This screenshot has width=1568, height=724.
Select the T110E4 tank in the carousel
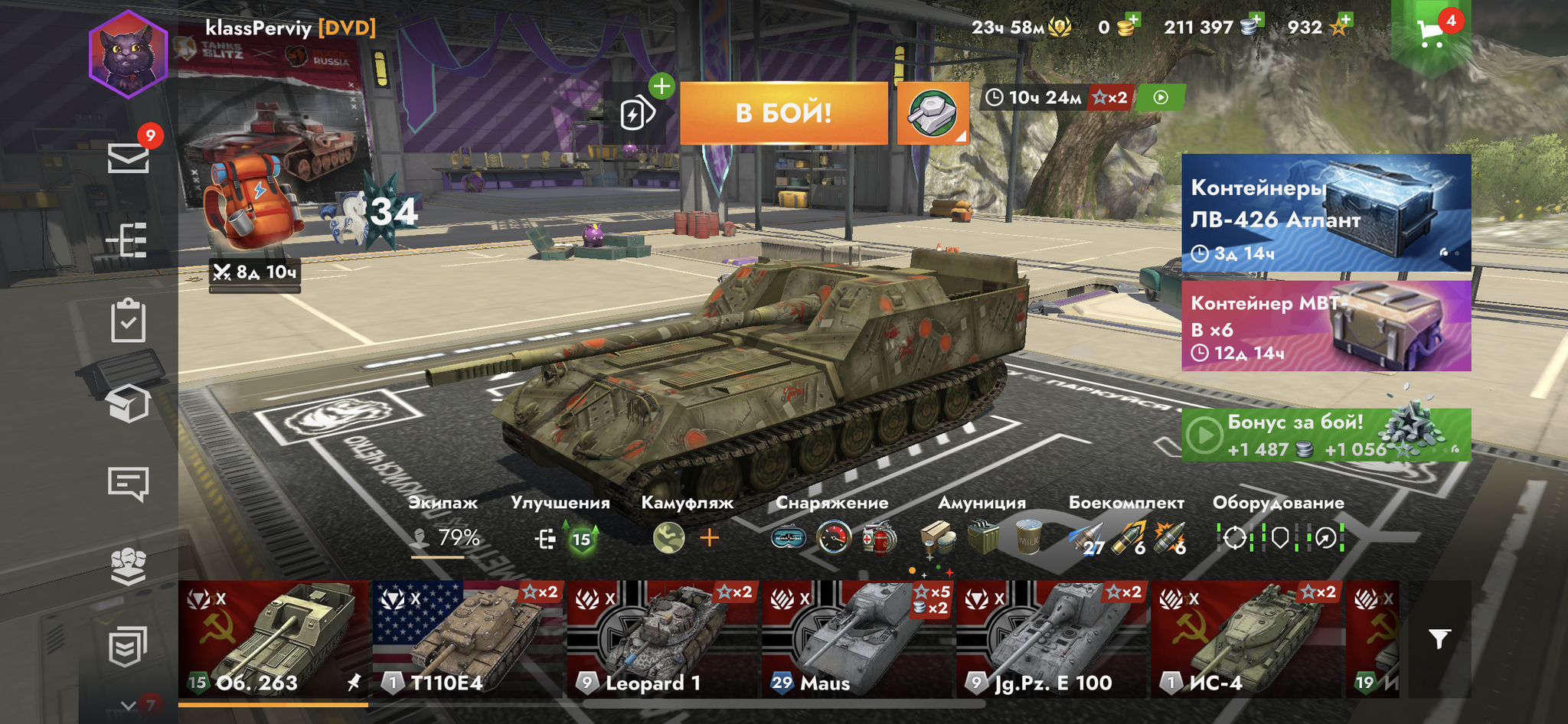tap(467, 640)
